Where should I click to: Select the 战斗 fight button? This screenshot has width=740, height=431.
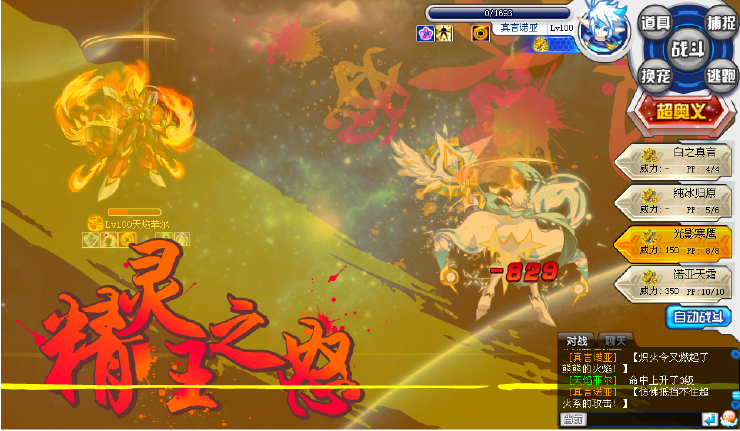tap(688, 48)
